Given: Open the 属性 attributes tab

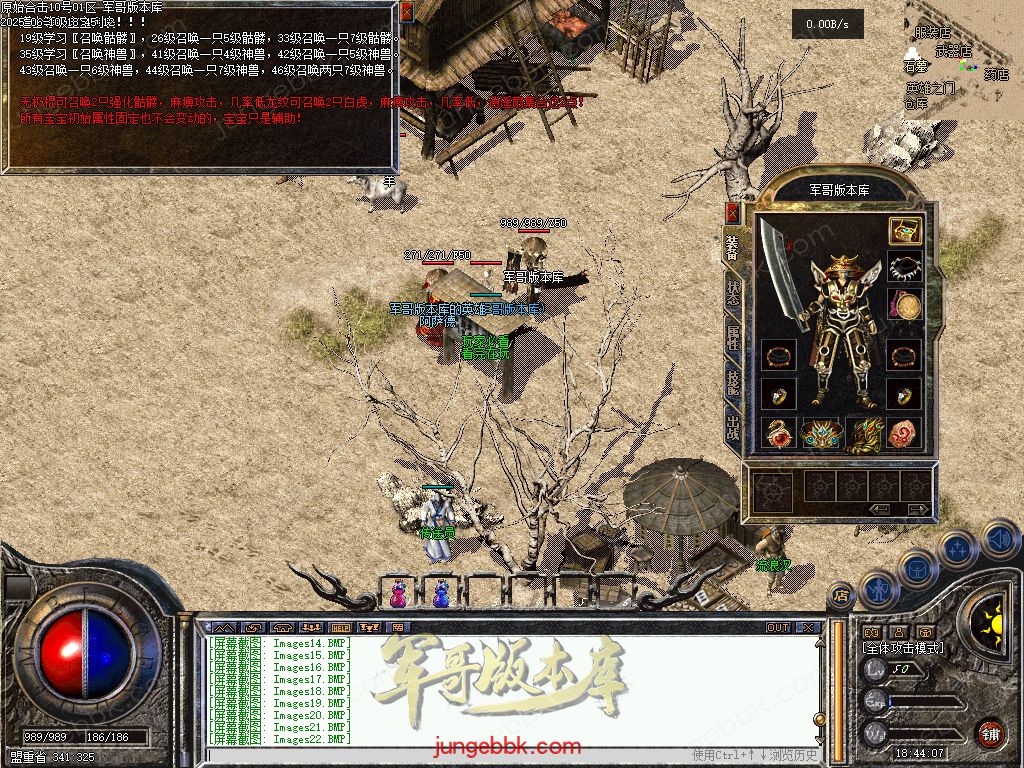Looking at the screenshot, I should pos(732,336).
